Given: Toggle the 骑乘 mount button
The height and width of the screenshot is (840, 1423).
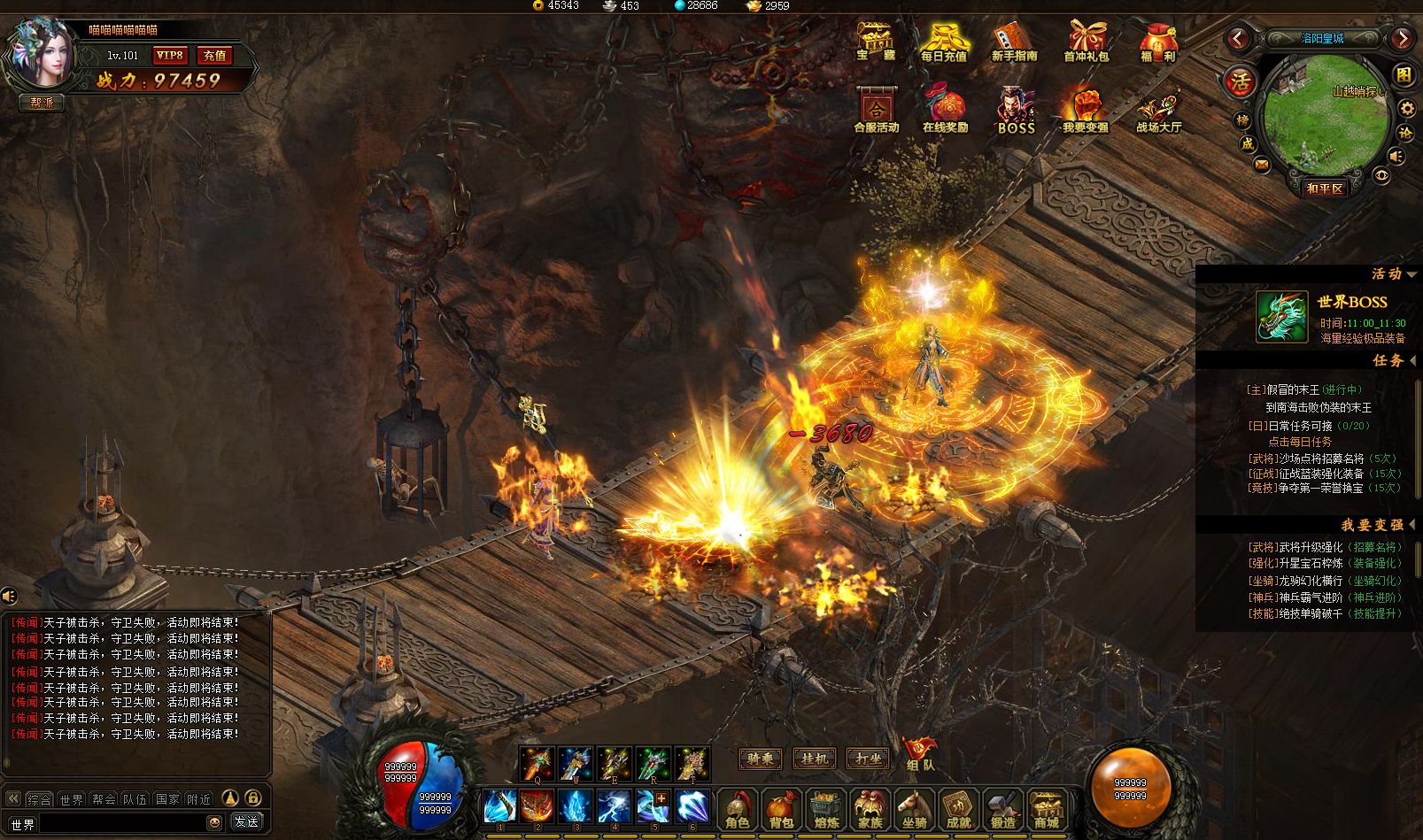Looking at the screenshot, I should (761, 759).
